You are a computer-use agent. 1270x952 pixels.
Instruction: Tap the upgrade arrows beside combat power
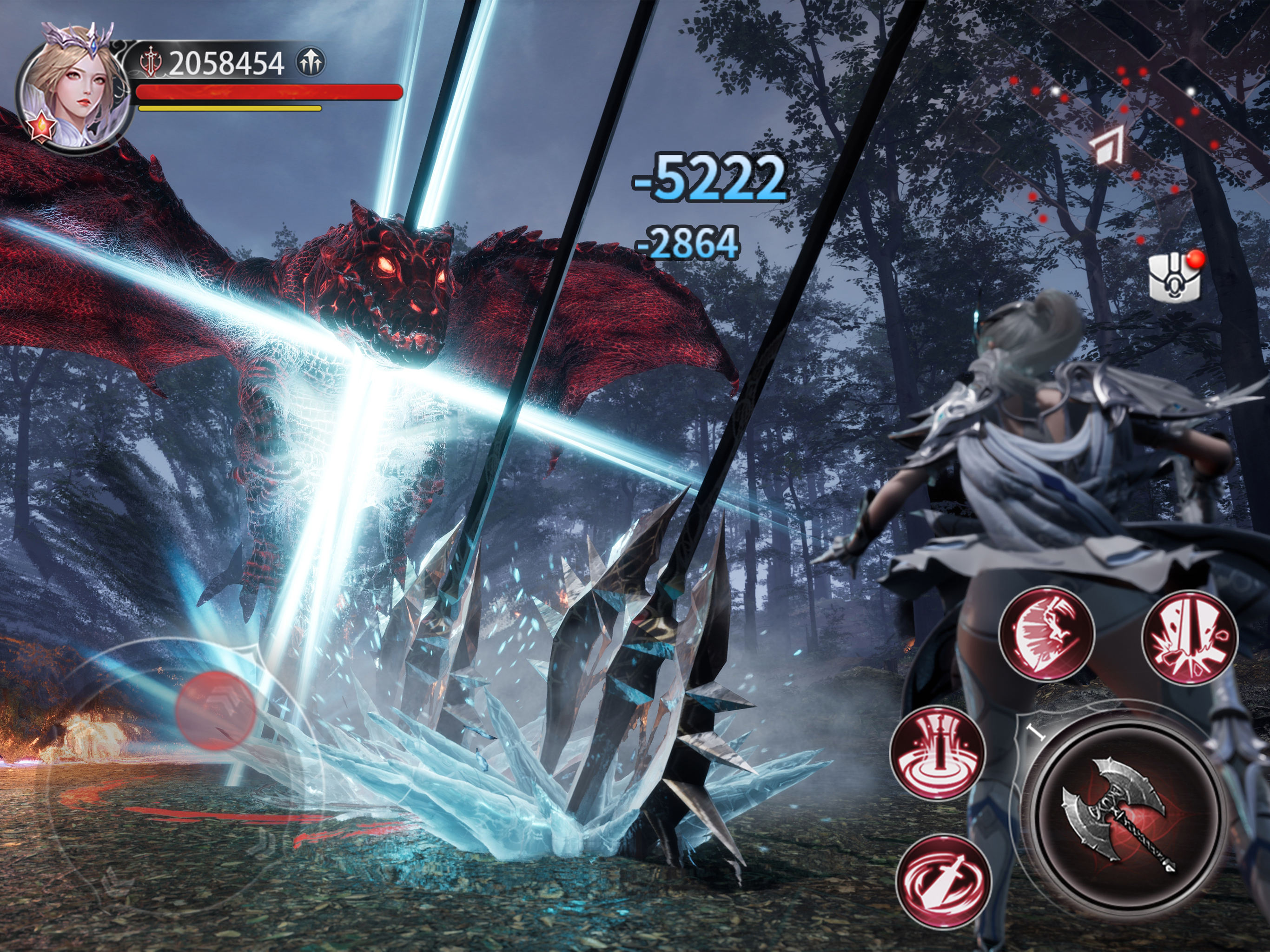pos(311,62)
